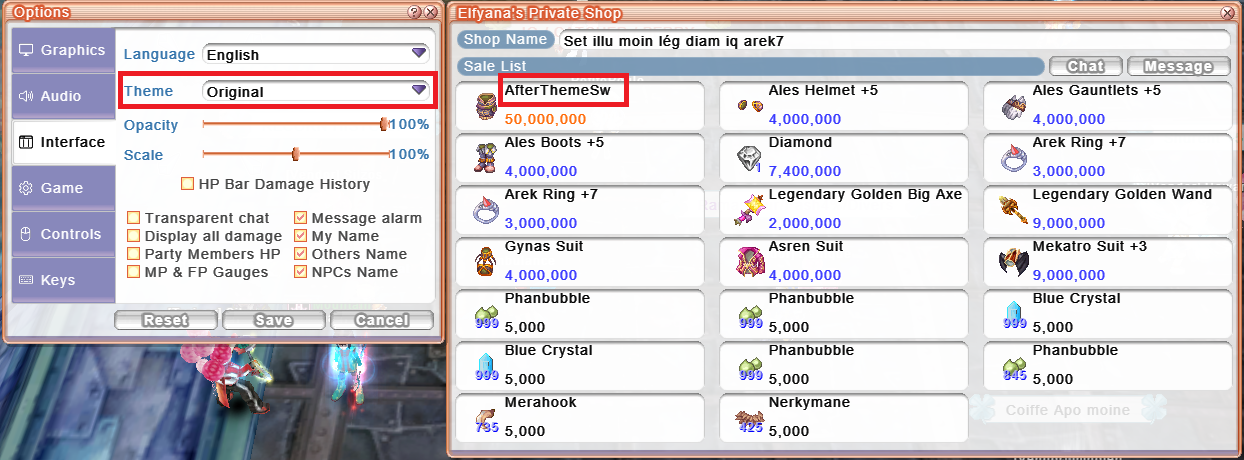Image resolution: width=1244 pixels, height=460 pixels.
Task: Click the Reset button
Action: coord(165,320)
